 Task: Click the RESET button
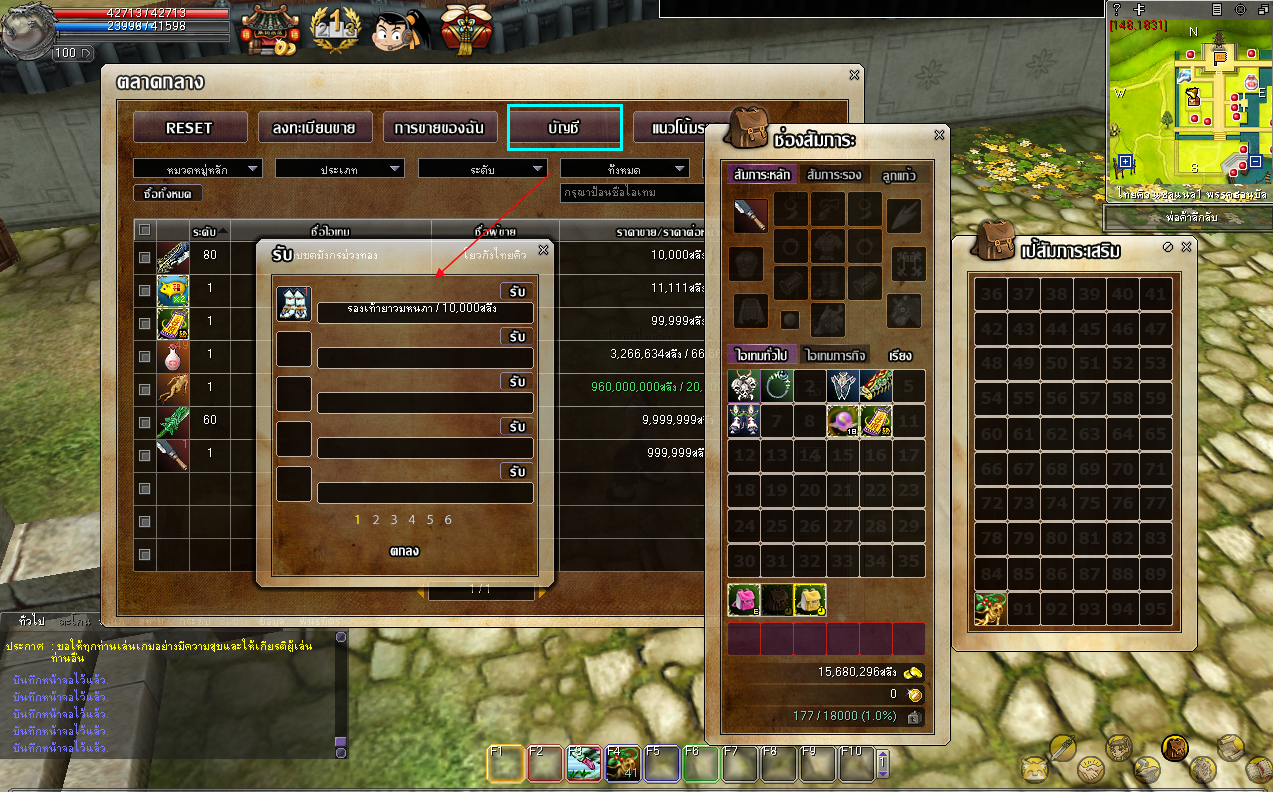coord(189,128)
